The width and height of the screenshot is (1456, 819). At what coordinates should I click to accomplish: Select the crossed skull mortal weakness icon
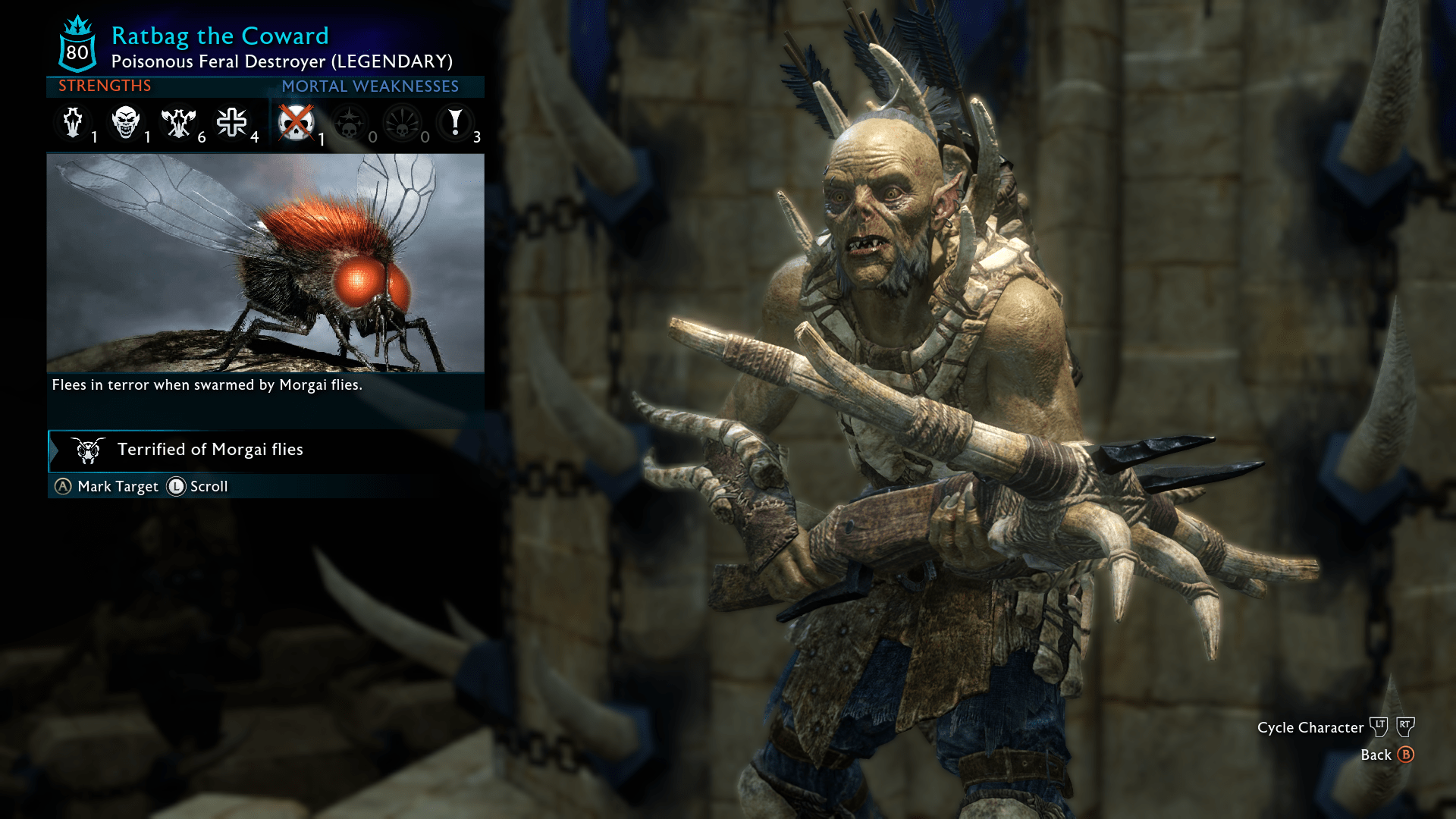[296, 123]
